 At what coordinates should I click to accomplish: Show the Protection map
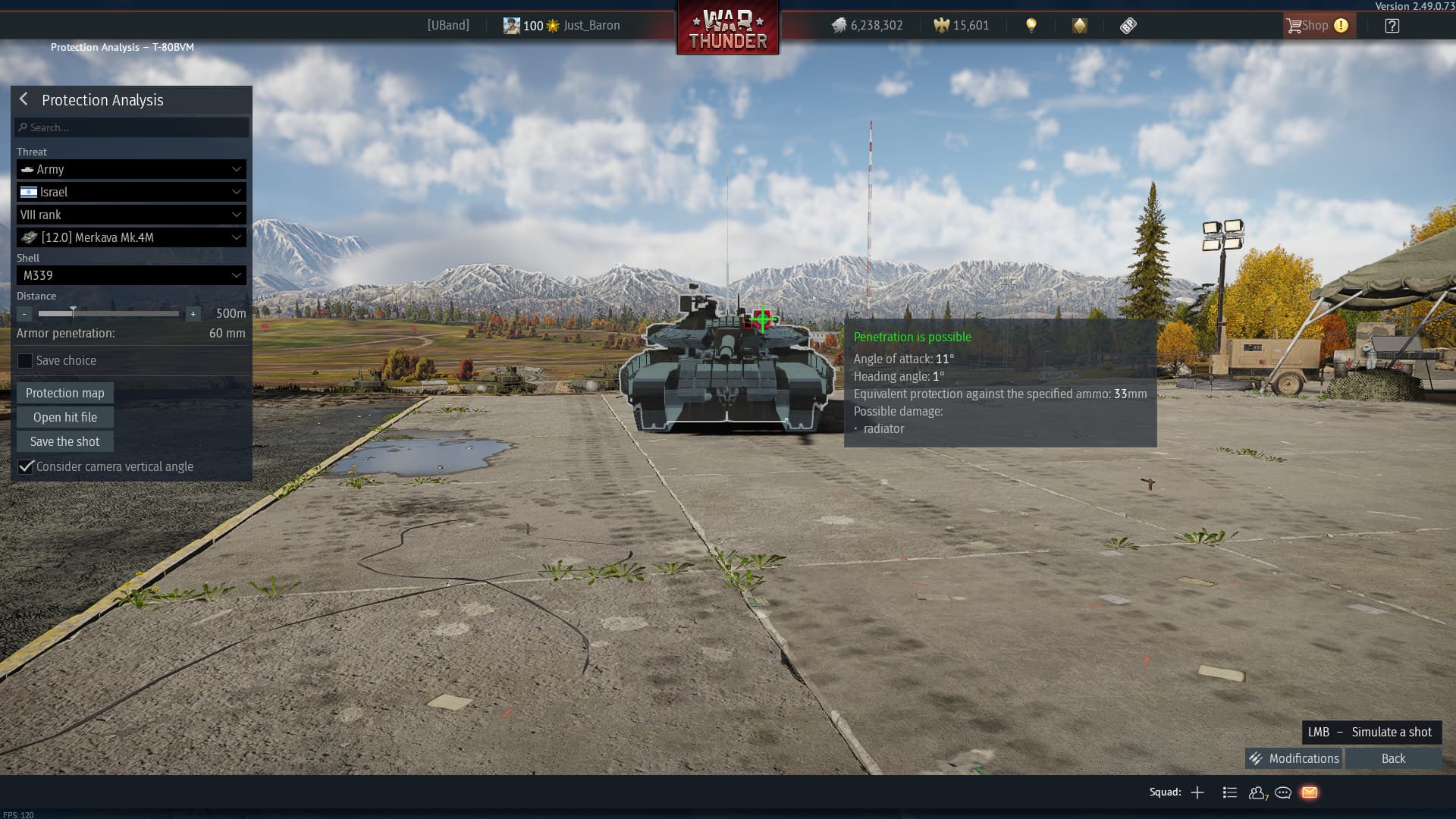click(65, 393)
